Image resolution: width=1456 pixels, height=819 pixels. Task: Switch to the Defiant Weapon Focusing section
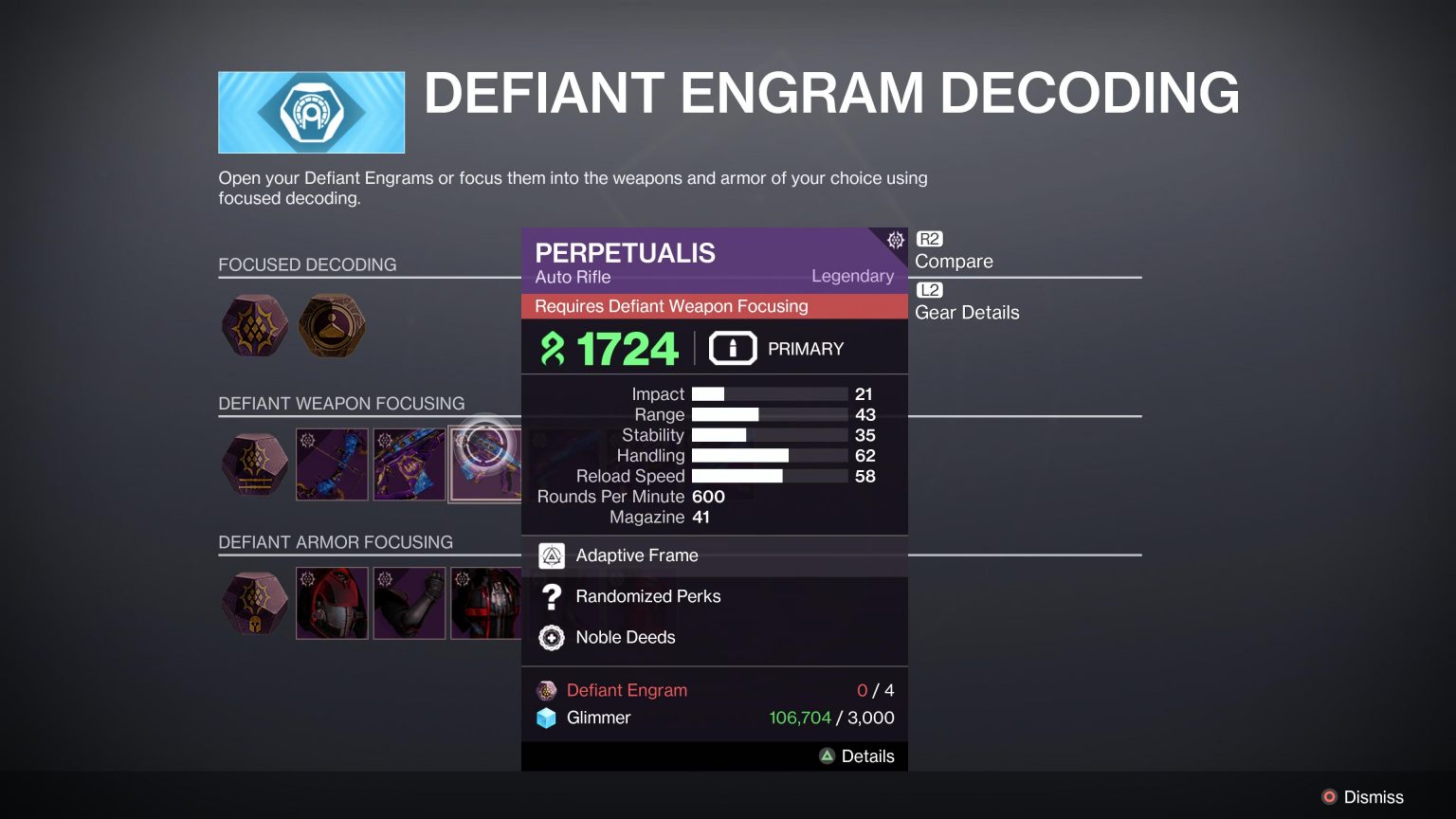point(341,403)
